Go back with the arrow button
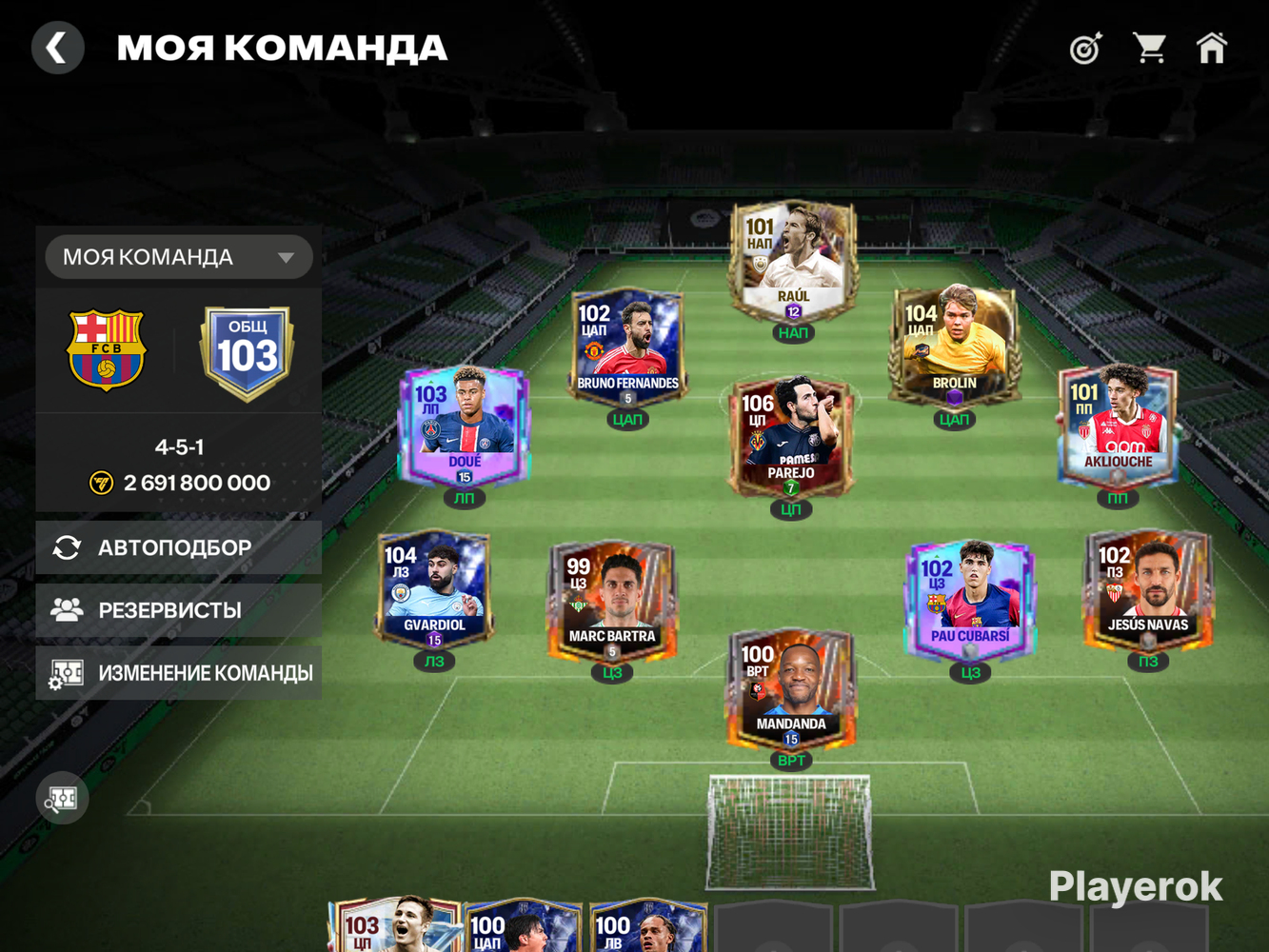This screenshot has width=1269, height=952. tap(58, 48)
